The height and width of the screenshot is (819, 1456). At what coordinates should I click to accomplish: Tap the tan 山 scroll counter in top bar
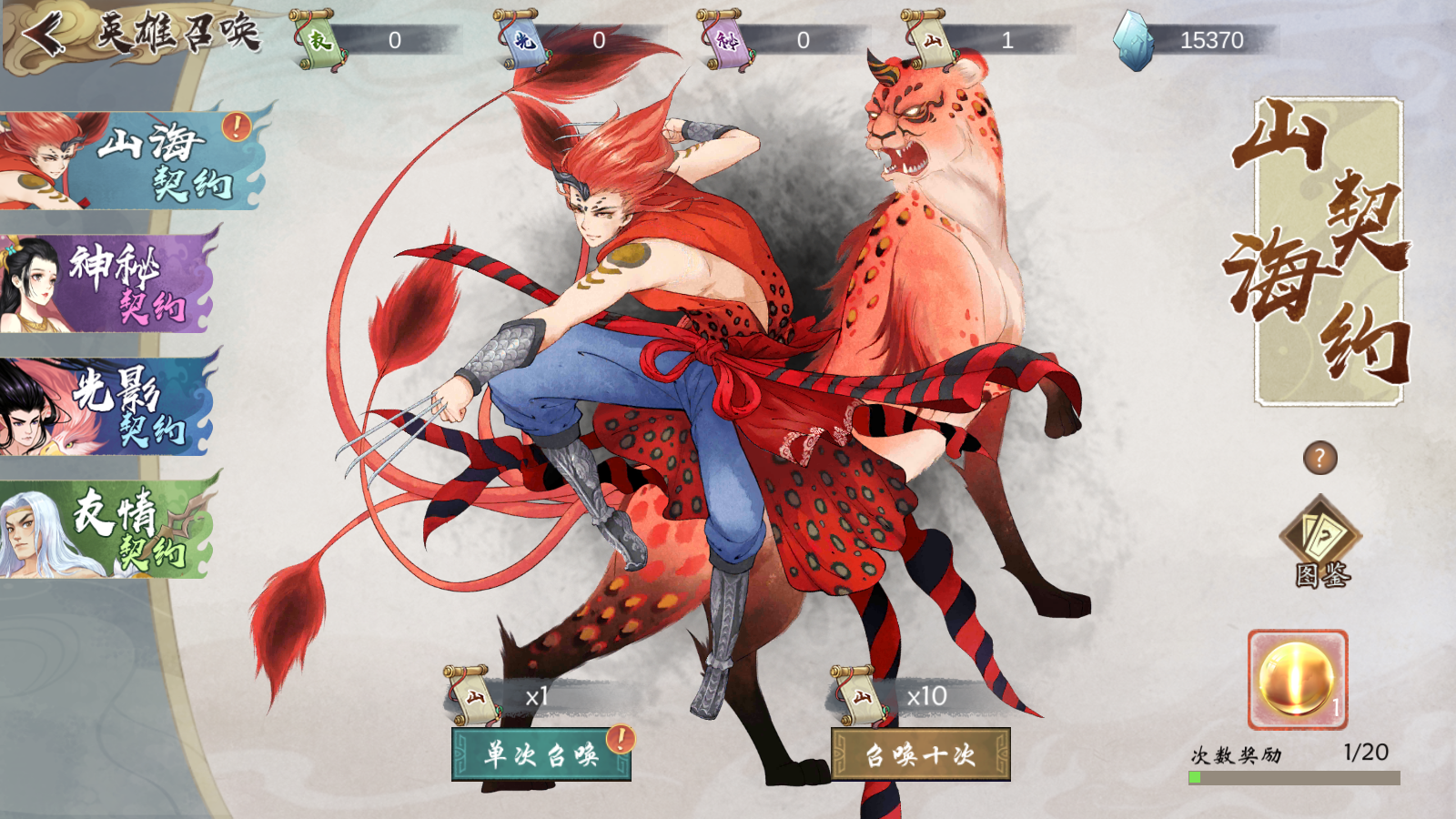(x=930, y=40)
